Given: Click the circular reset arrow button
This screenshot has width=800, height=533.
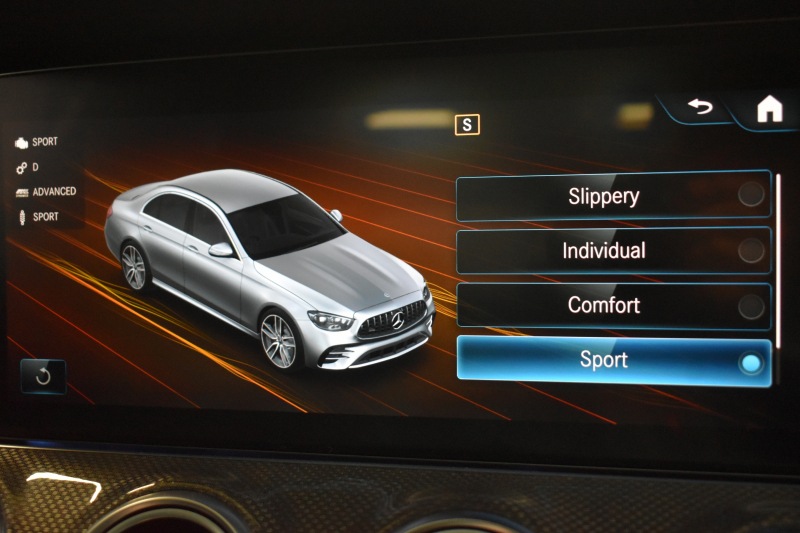Looking at the screenshot, I should click(x=43, y=376).
